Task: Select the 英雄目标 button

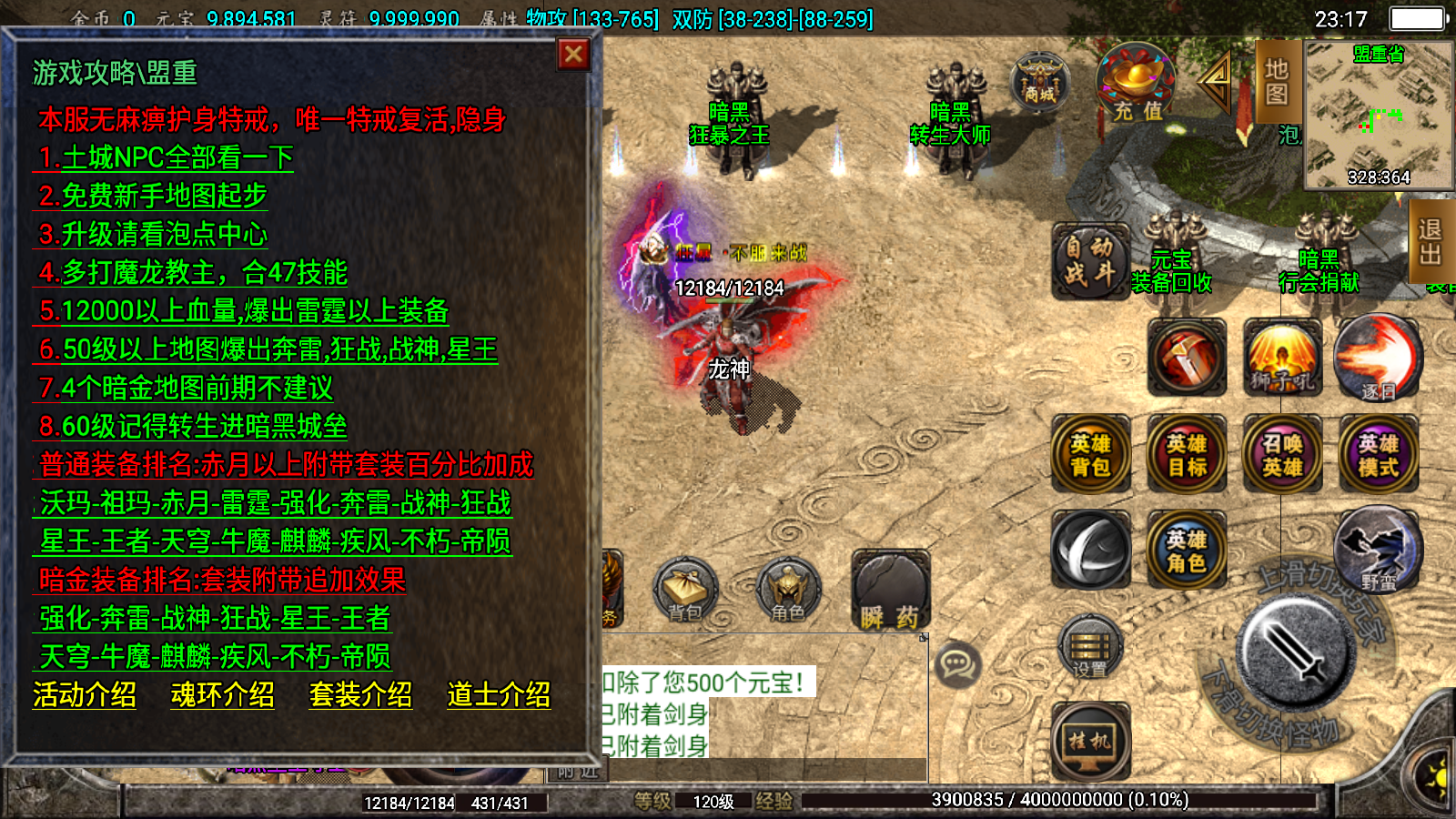Action: click(1187, 454)
